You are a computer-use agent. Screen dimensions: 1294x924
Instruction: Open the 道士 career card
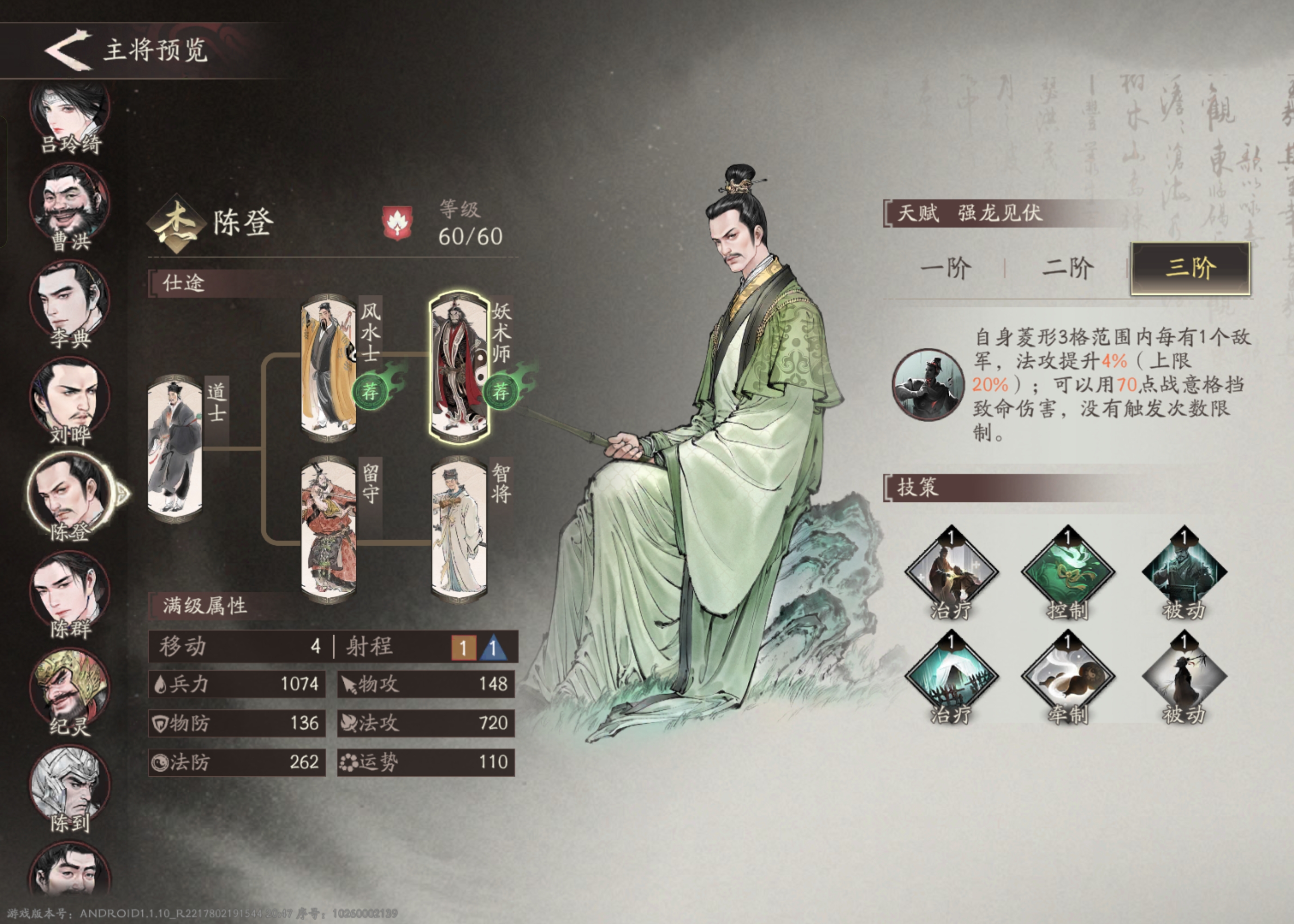tap(175, 448)
